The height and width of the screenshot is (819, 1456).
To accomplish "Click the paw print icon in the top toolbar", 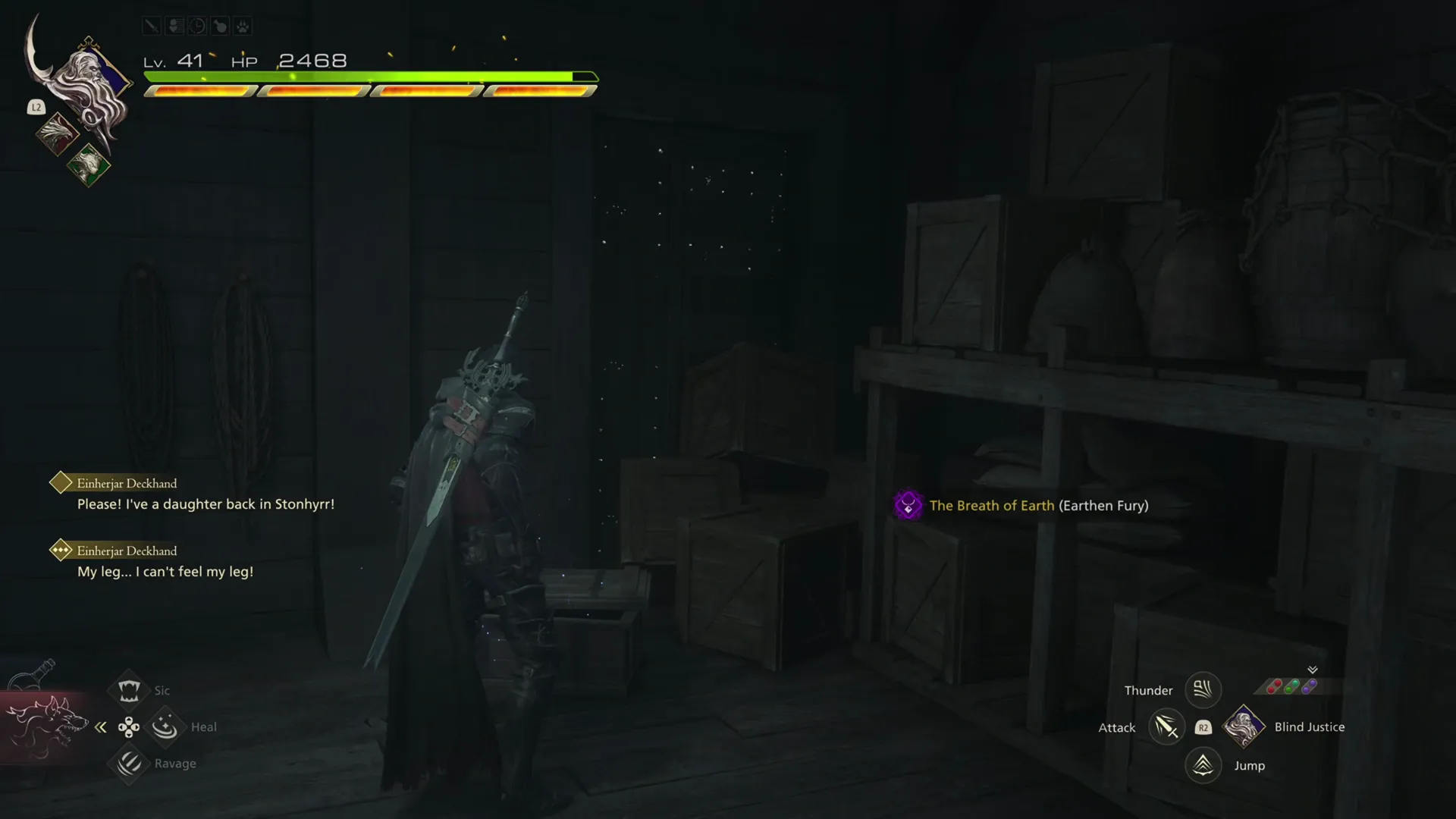I will coord(243,25).
